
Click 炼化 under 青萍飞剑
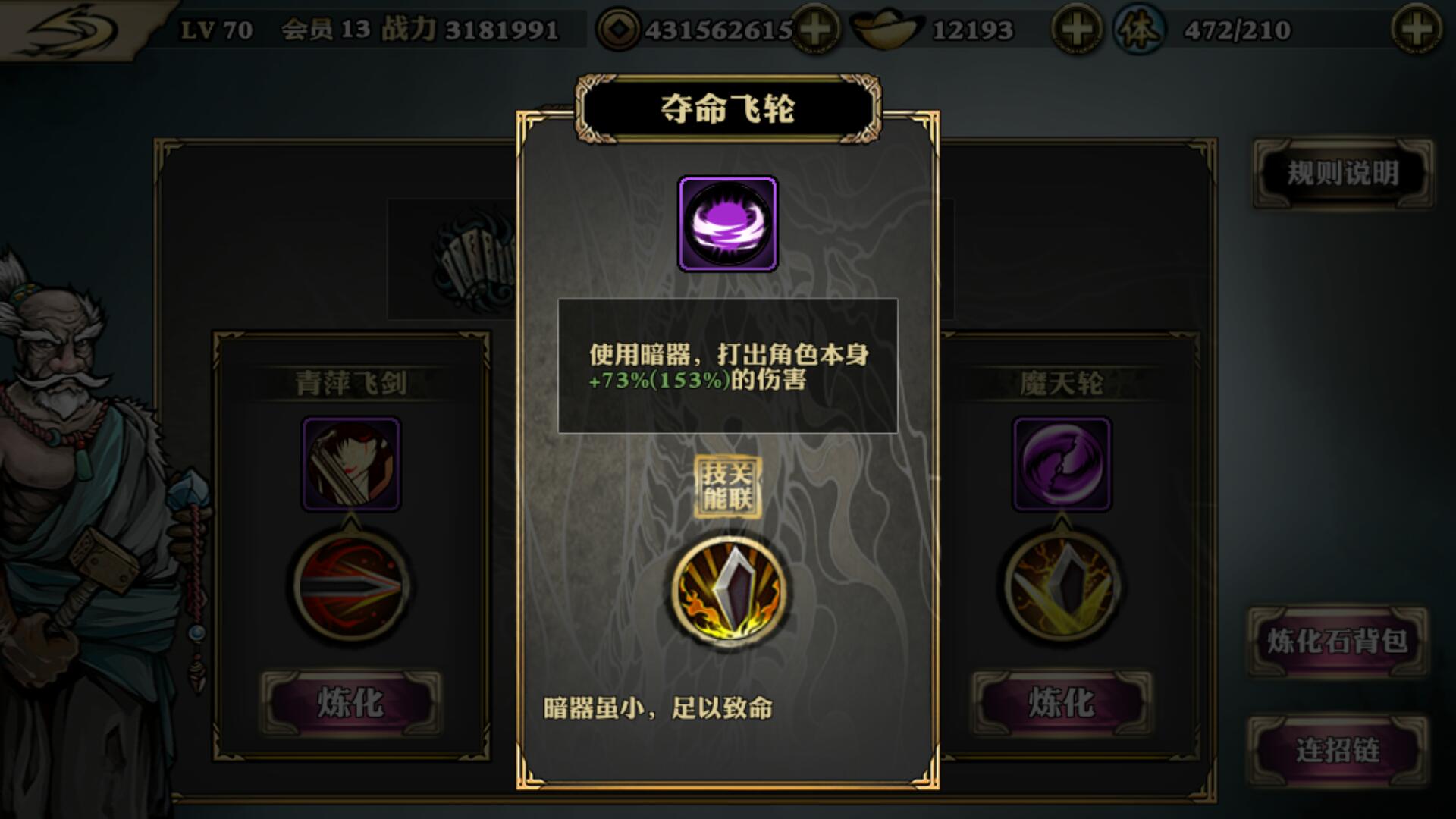[350, 702]
